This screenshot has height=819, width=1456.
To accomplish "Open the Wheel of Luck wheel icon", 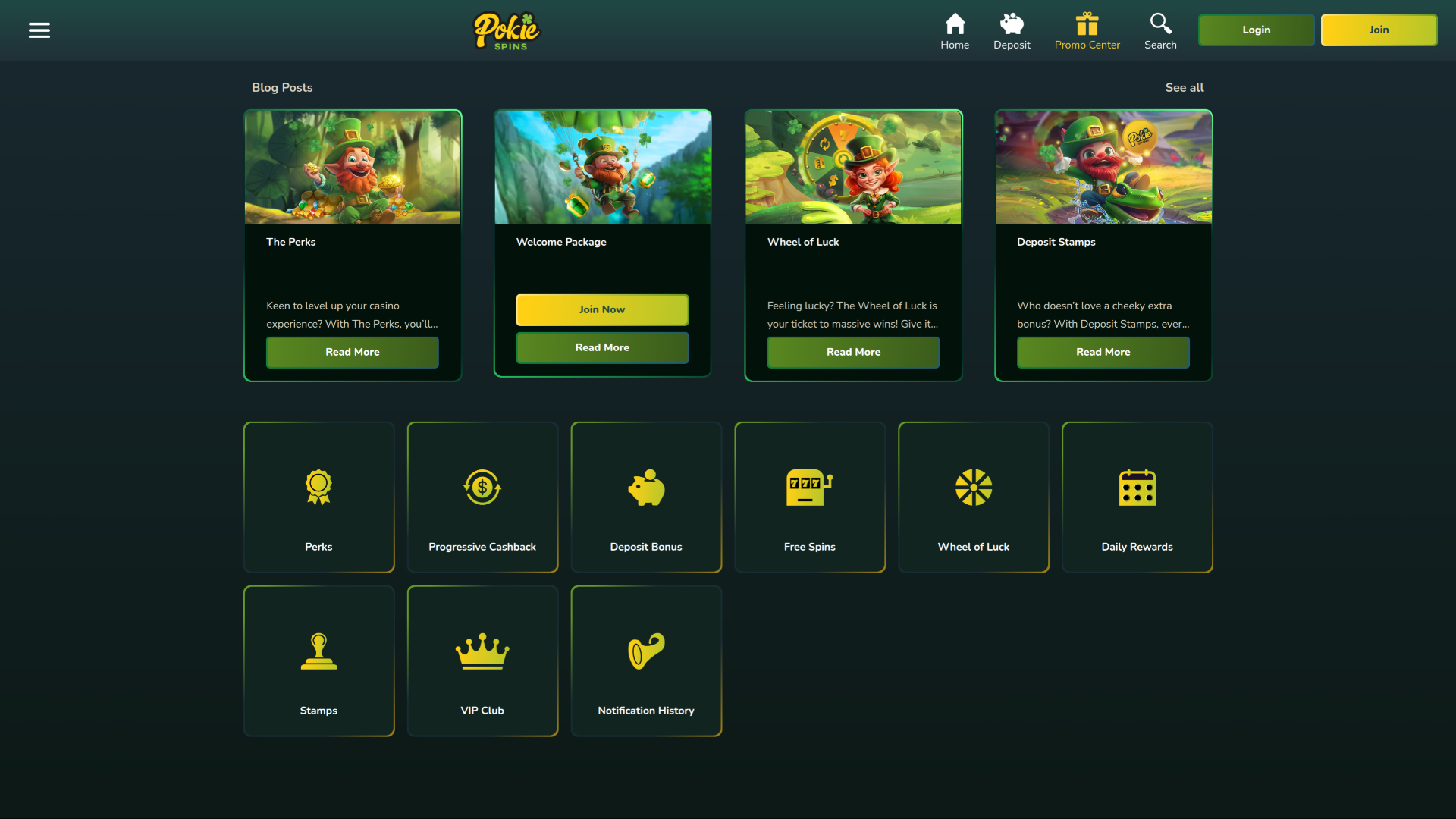I will pos(973,488).
